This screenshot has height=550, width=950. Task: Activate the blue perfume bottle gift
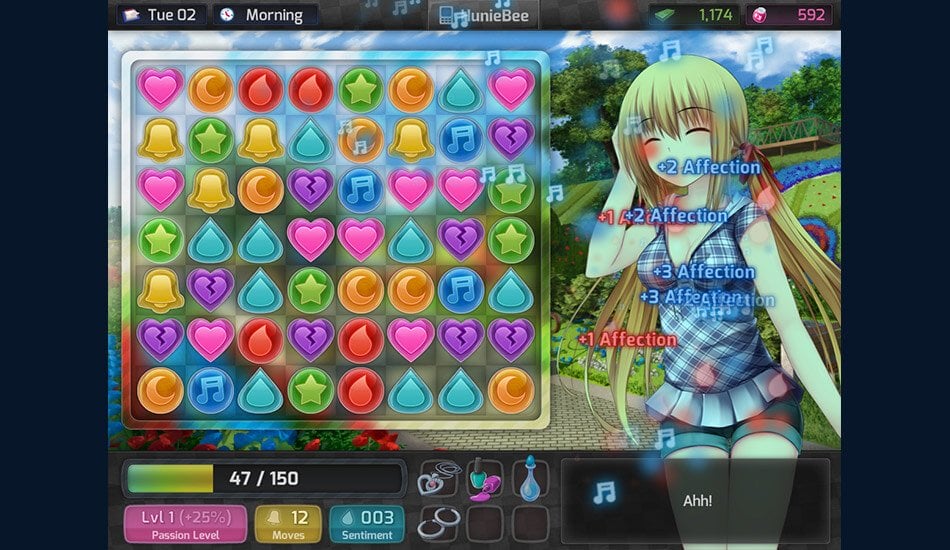[530, 478]
